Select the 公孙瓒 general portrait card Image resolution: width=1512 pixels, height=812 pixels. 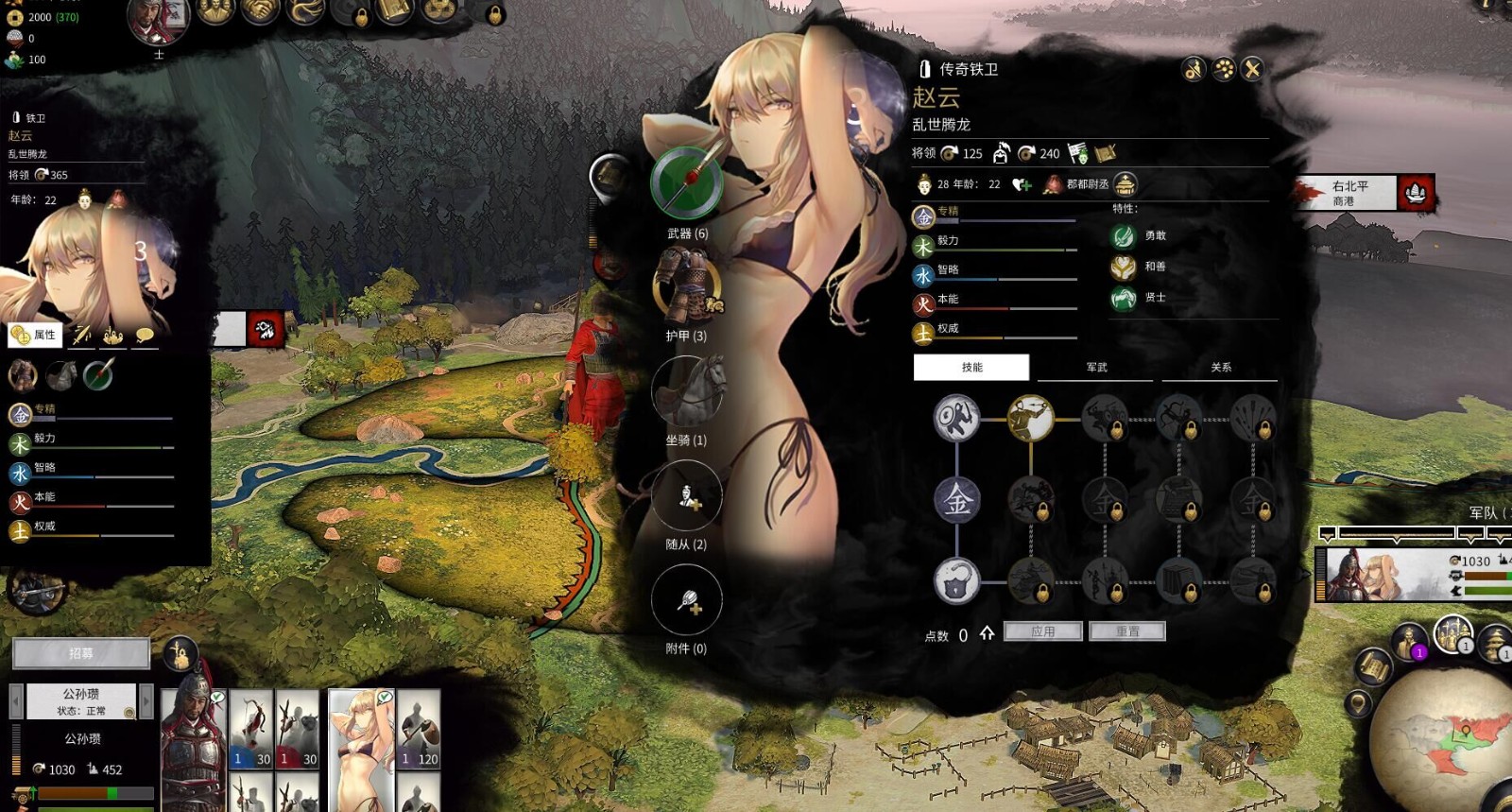click(194, 742)
